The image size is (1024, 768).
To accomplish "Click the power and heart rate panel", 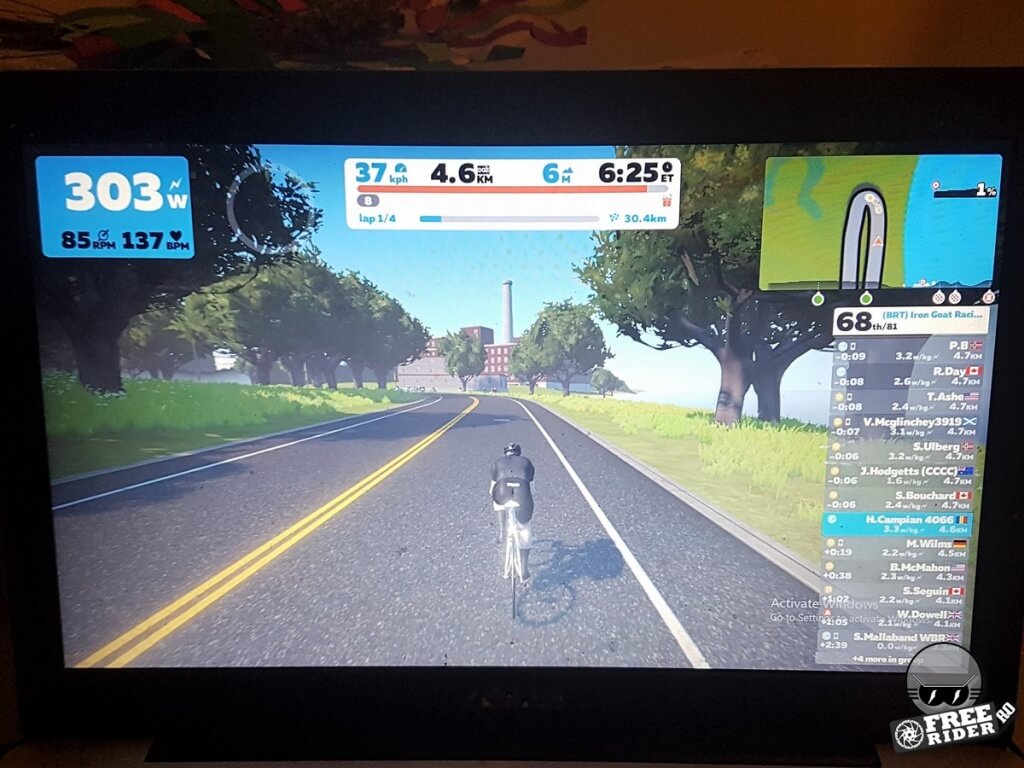I will (115, 207).
